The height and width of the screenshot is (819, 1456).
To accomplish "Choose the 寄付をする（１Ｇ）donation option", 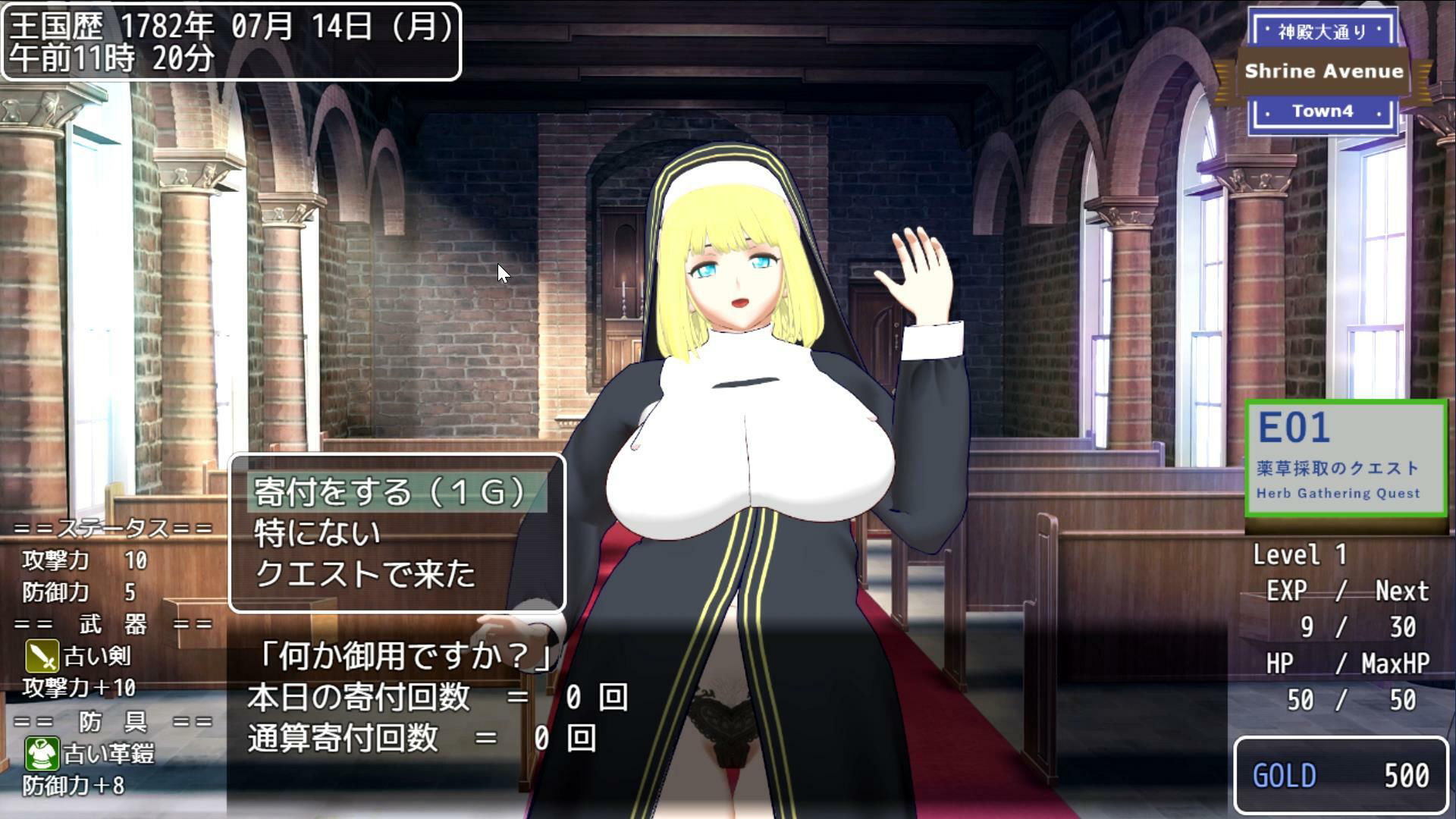I will coord(388,493).
